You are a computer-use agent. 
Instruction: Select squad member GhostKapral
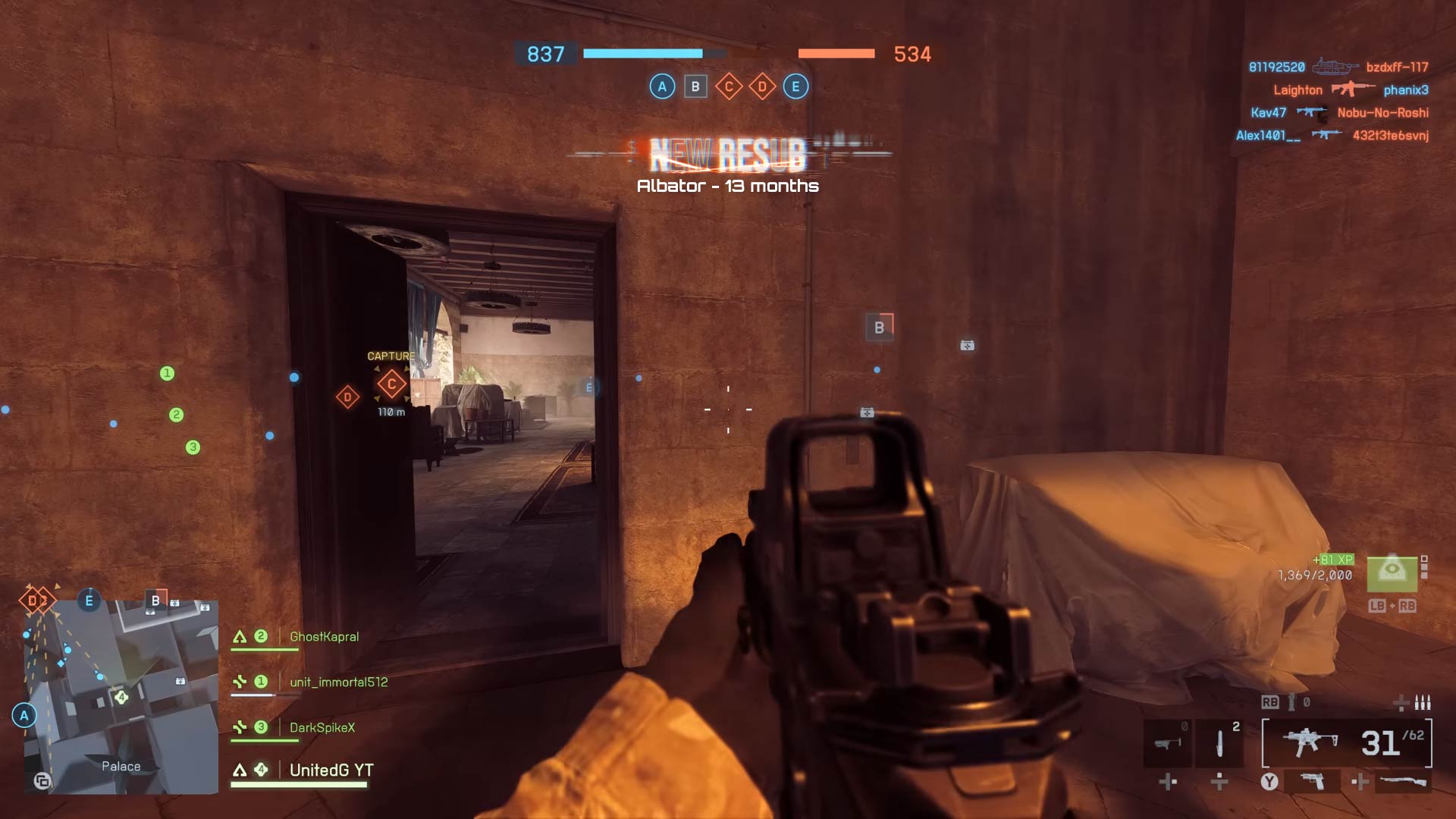pyautogui.click(x=324, y=637)
